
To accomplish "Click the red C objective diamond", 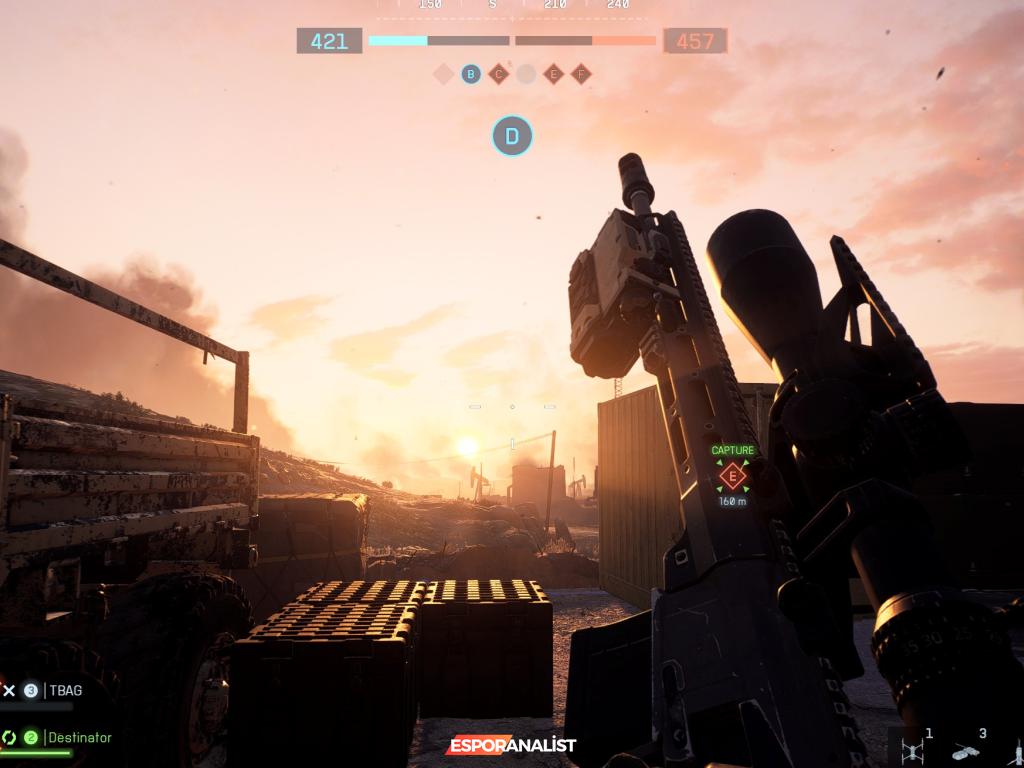I will (498, 74).
